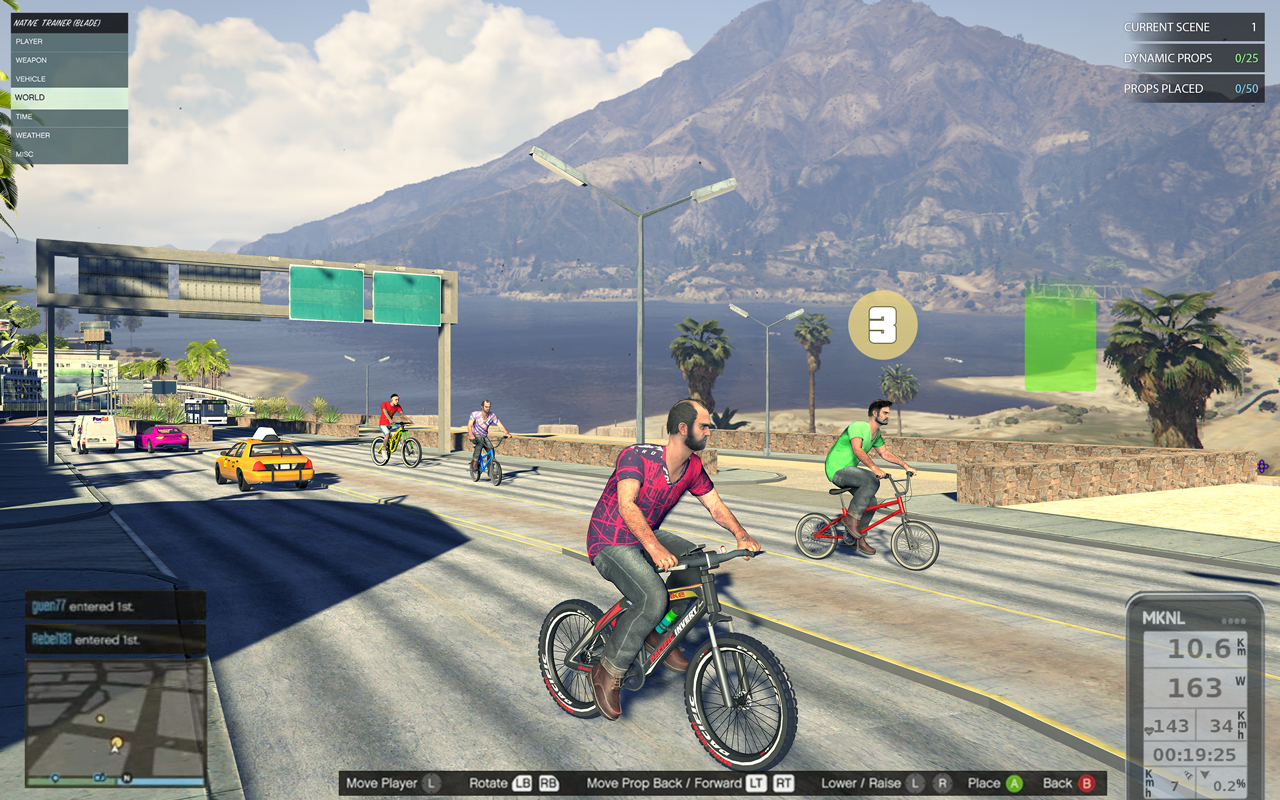Image resolution: width=1280 pixels, height=800 pixels.
Task: Open the Misc trainer options
Action: click(x=69, y=154)
